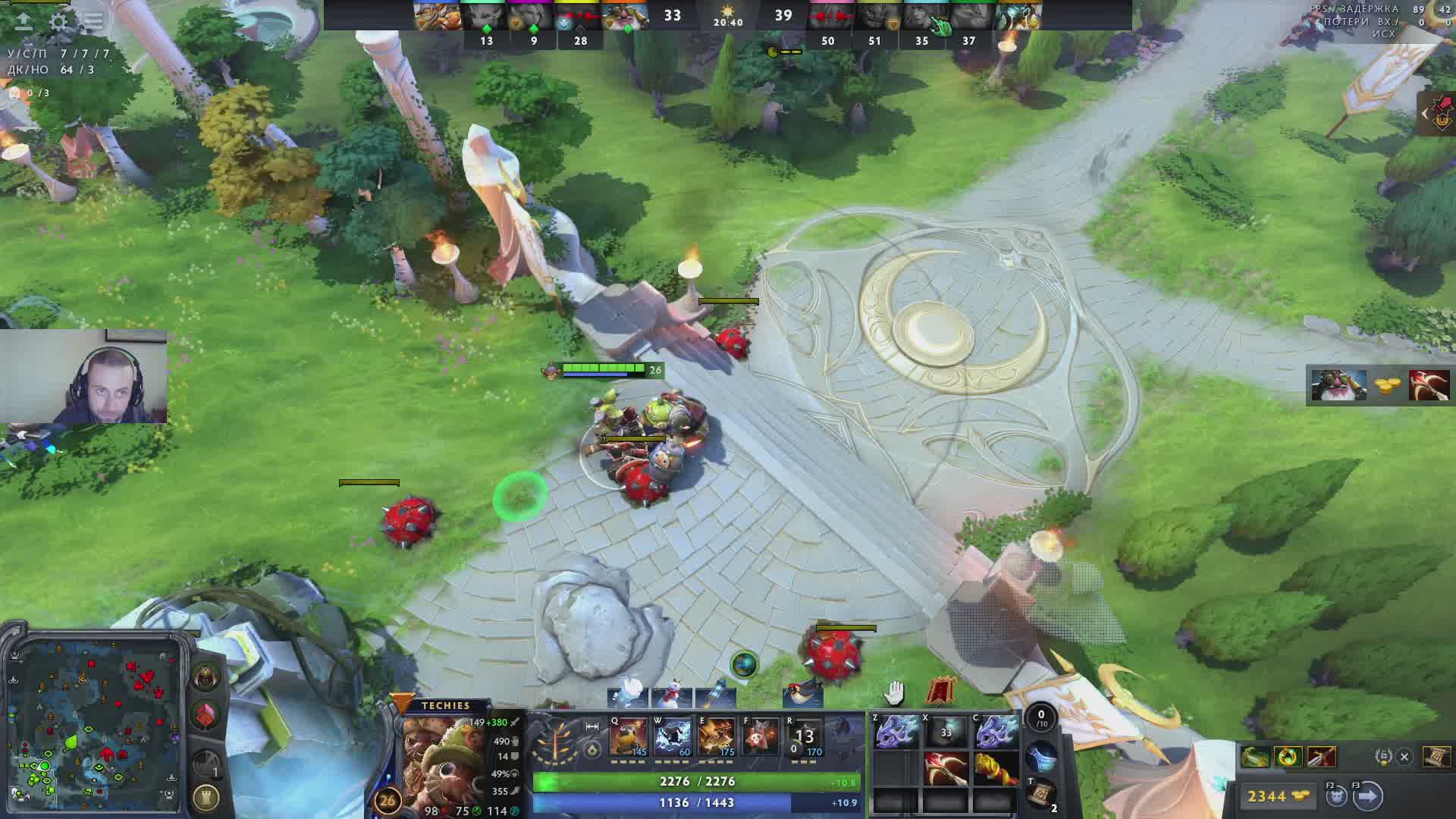
Task: Clear quick-buy with the X button
Action: point(1404,757)
